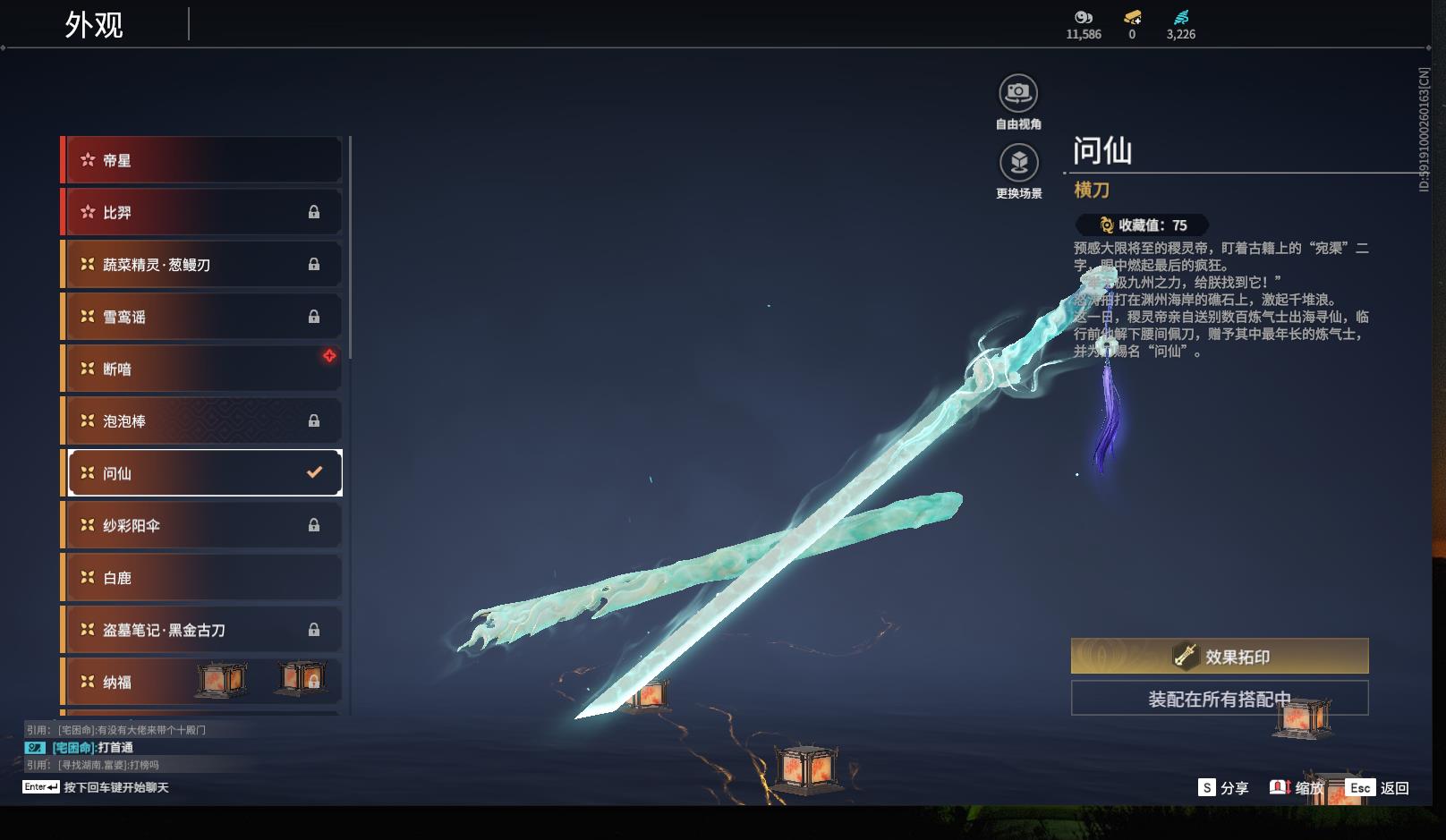
Task: Select the 帝星 skin entry
Action: (x=202, y=160)
